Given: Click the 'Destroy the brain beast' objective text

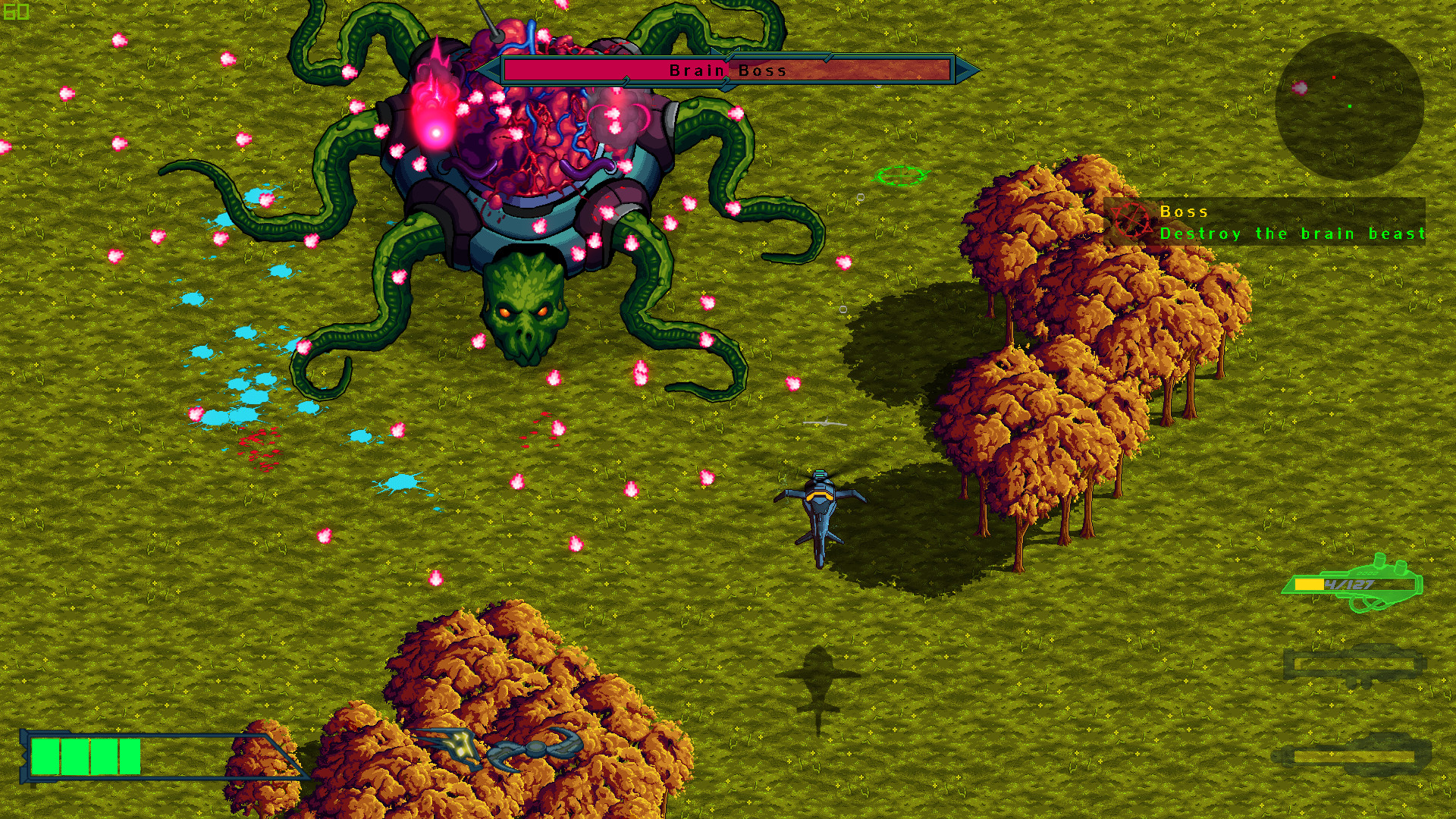Looking at the screenshot, I should click(x=1292, y=234).
